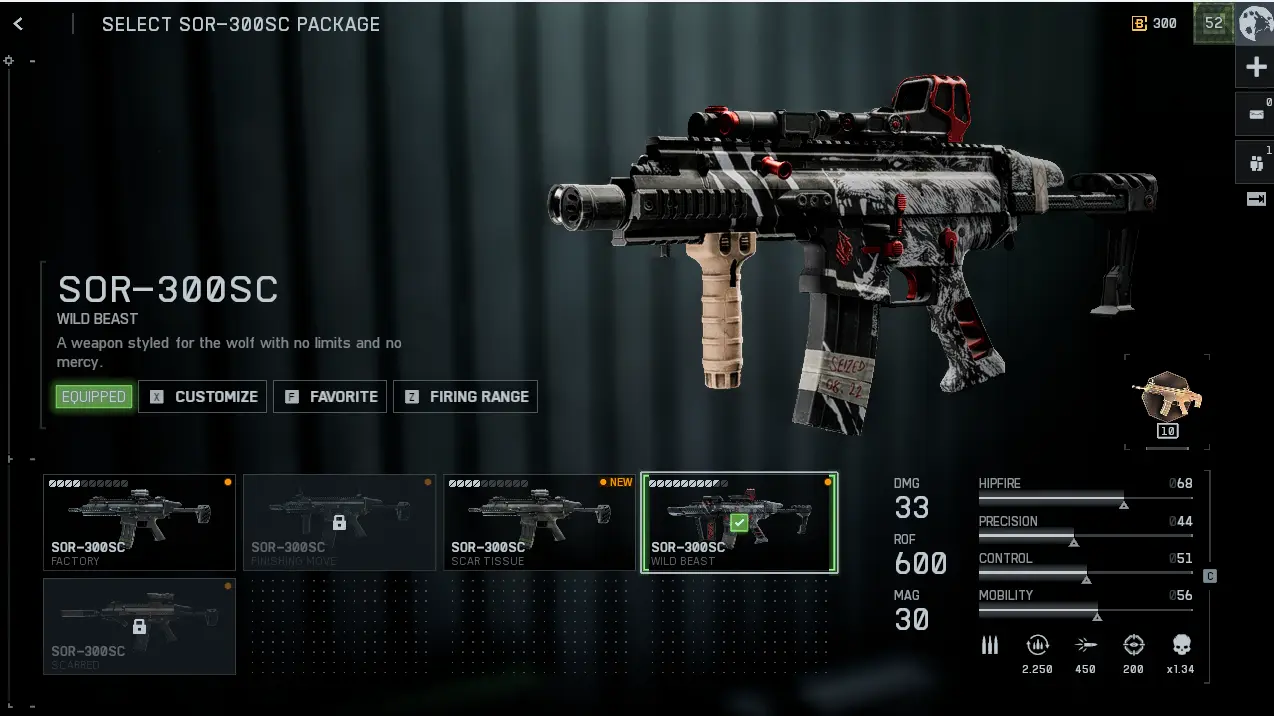Mark this package as Favorite
The height and width of the screenshot is (716, 1274).
(x=331, y=397)
